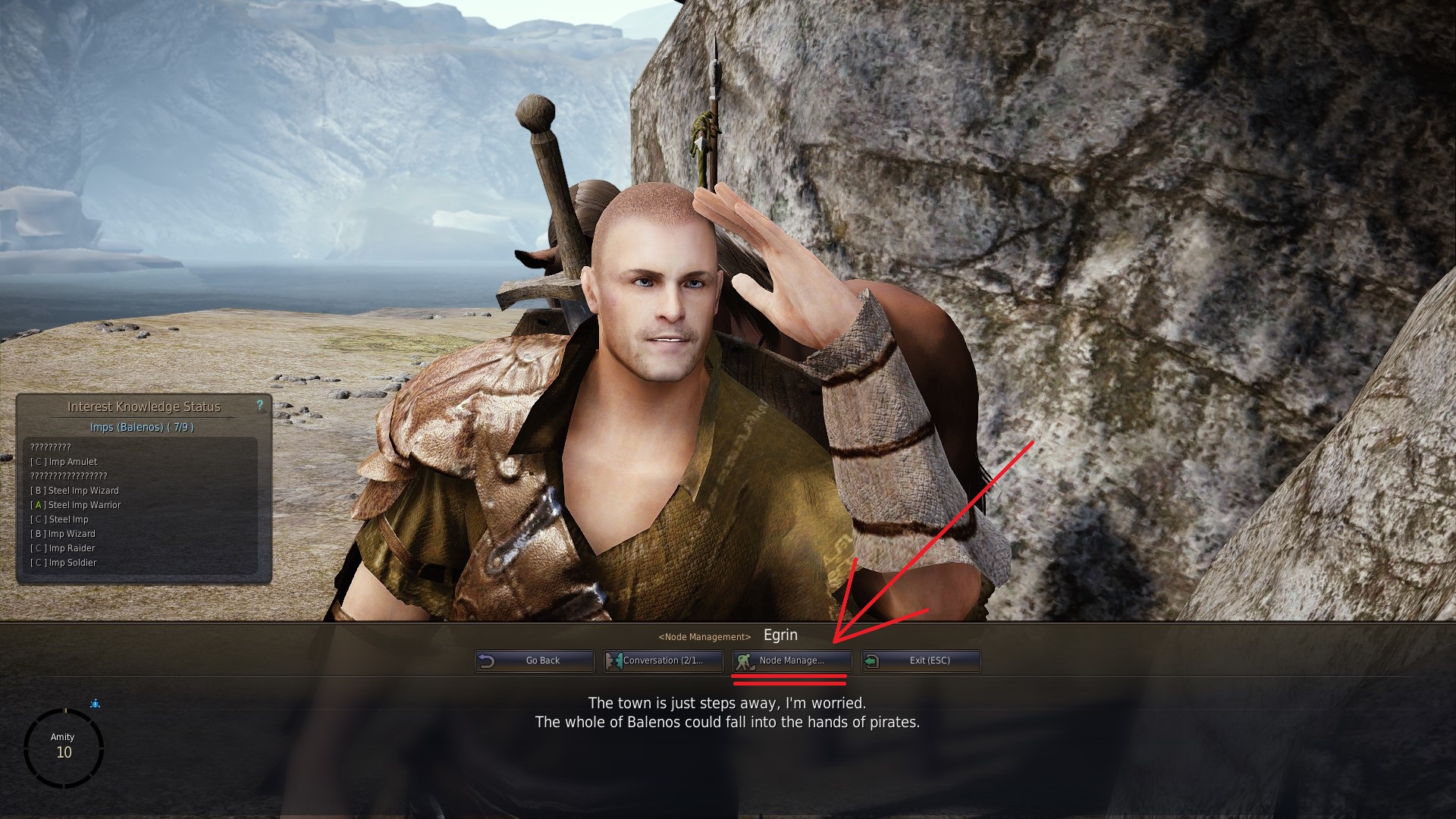The height and width of the screenshot is (819, 1456).
Task: Click the Go Back button
Action: tap(535, 661)
